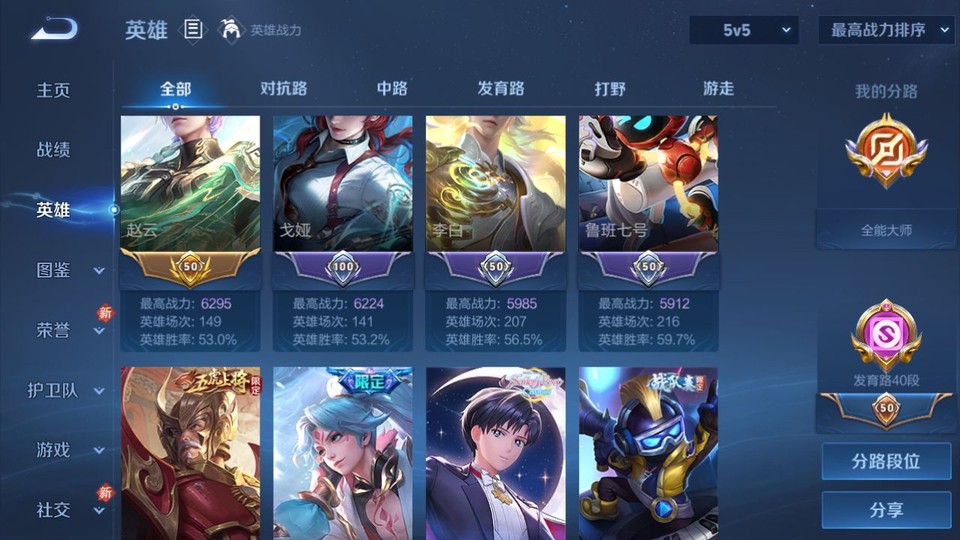Open the list icon beside 英雄 title
This screenshot has width=960, height=540.
pyautogui.click(x=193, y=30)
